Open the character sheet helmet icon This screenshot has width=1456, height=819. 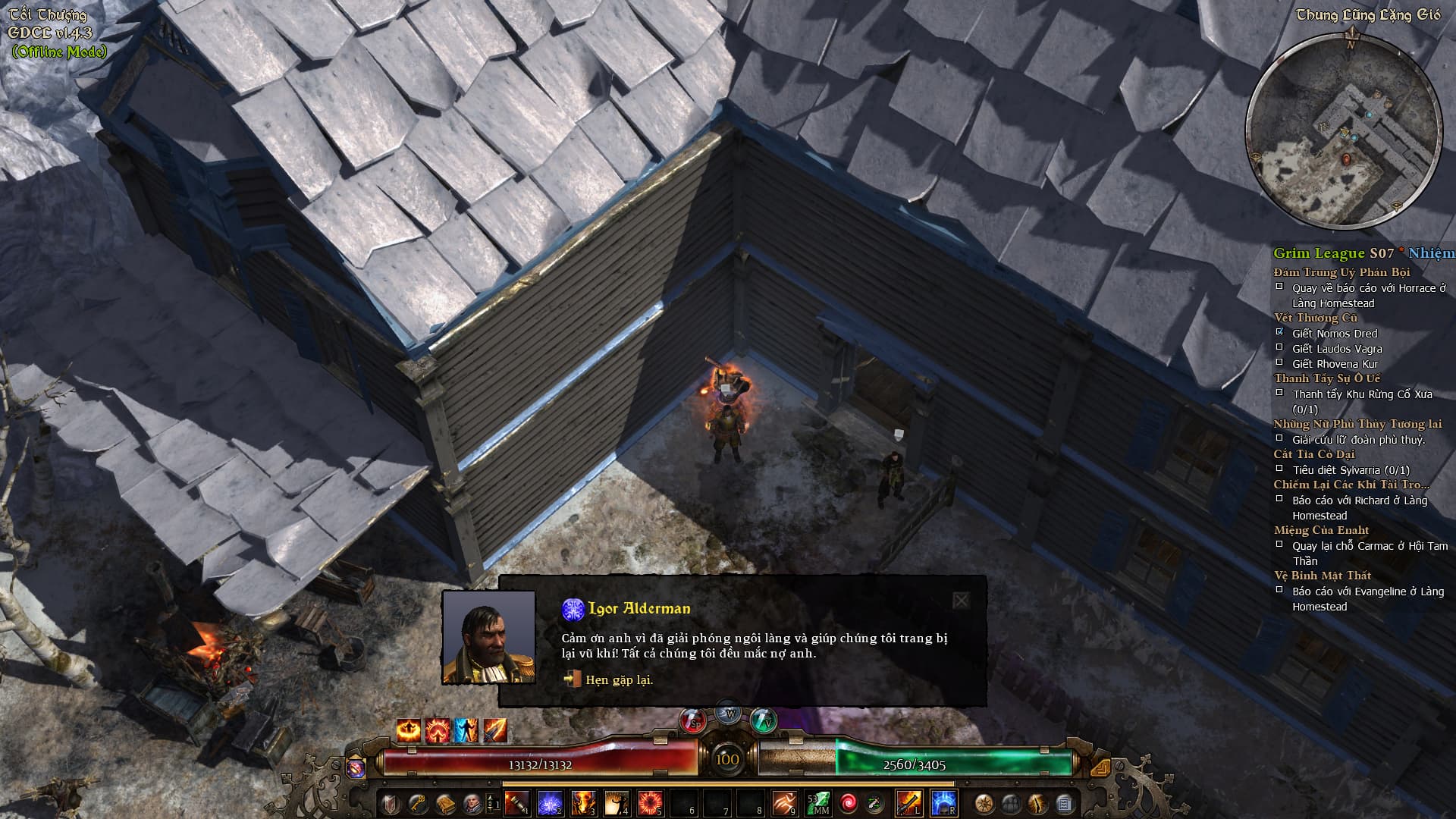(390, 803)
